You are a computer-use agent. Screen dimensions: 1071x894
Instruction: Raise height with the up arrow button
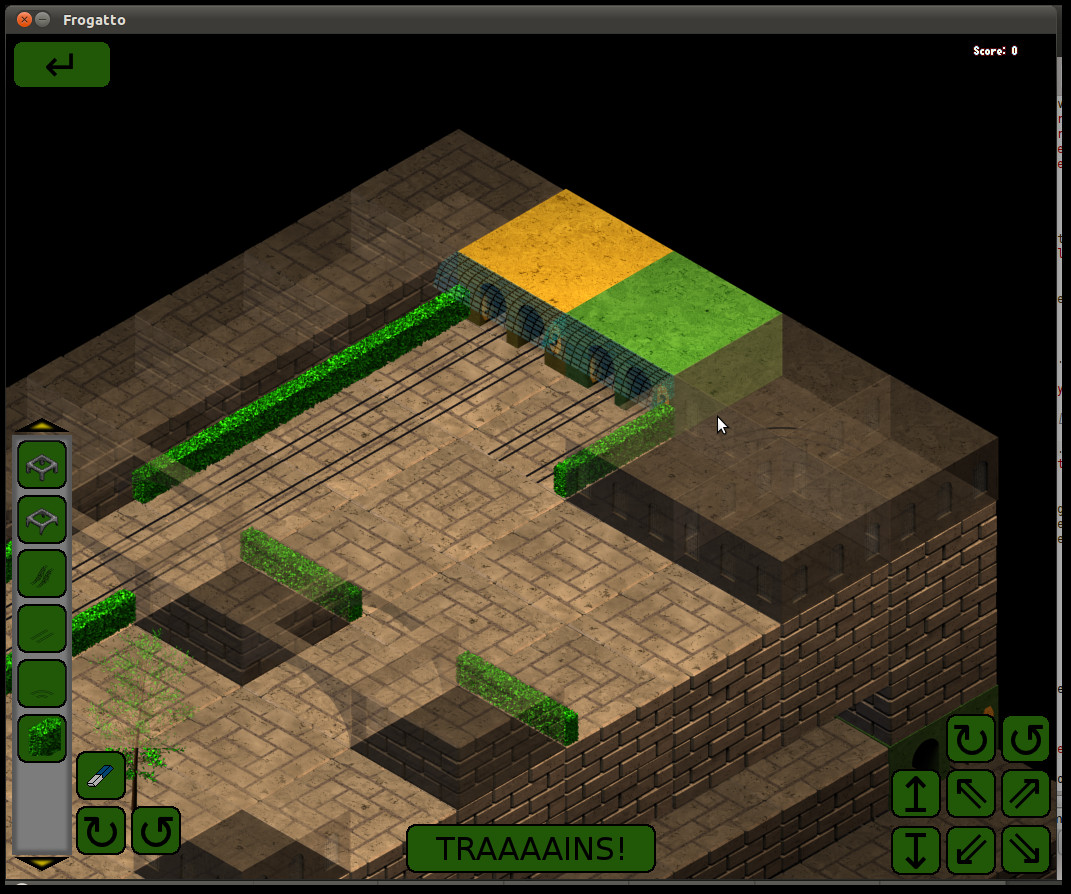916,794
